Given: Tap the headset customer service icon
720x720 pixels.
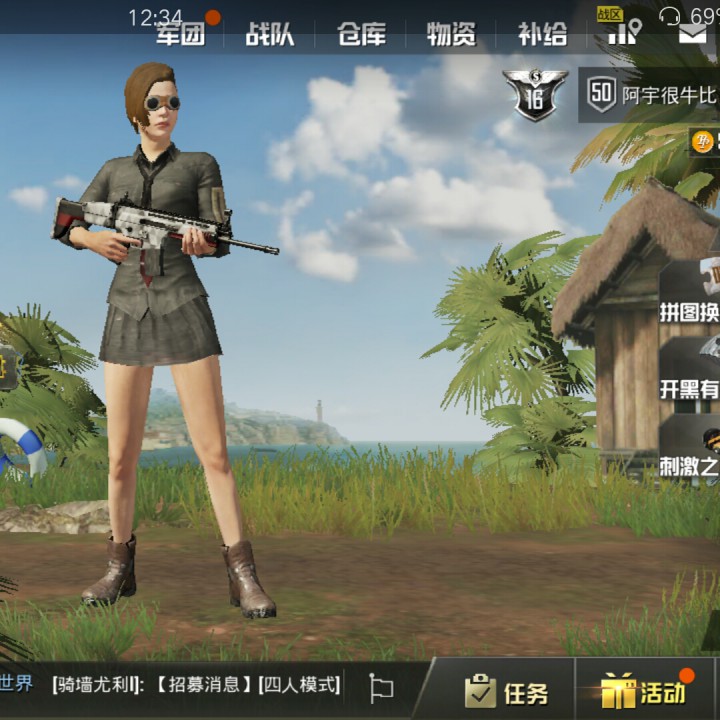Looking at the screenshot, I should [671, 15].
